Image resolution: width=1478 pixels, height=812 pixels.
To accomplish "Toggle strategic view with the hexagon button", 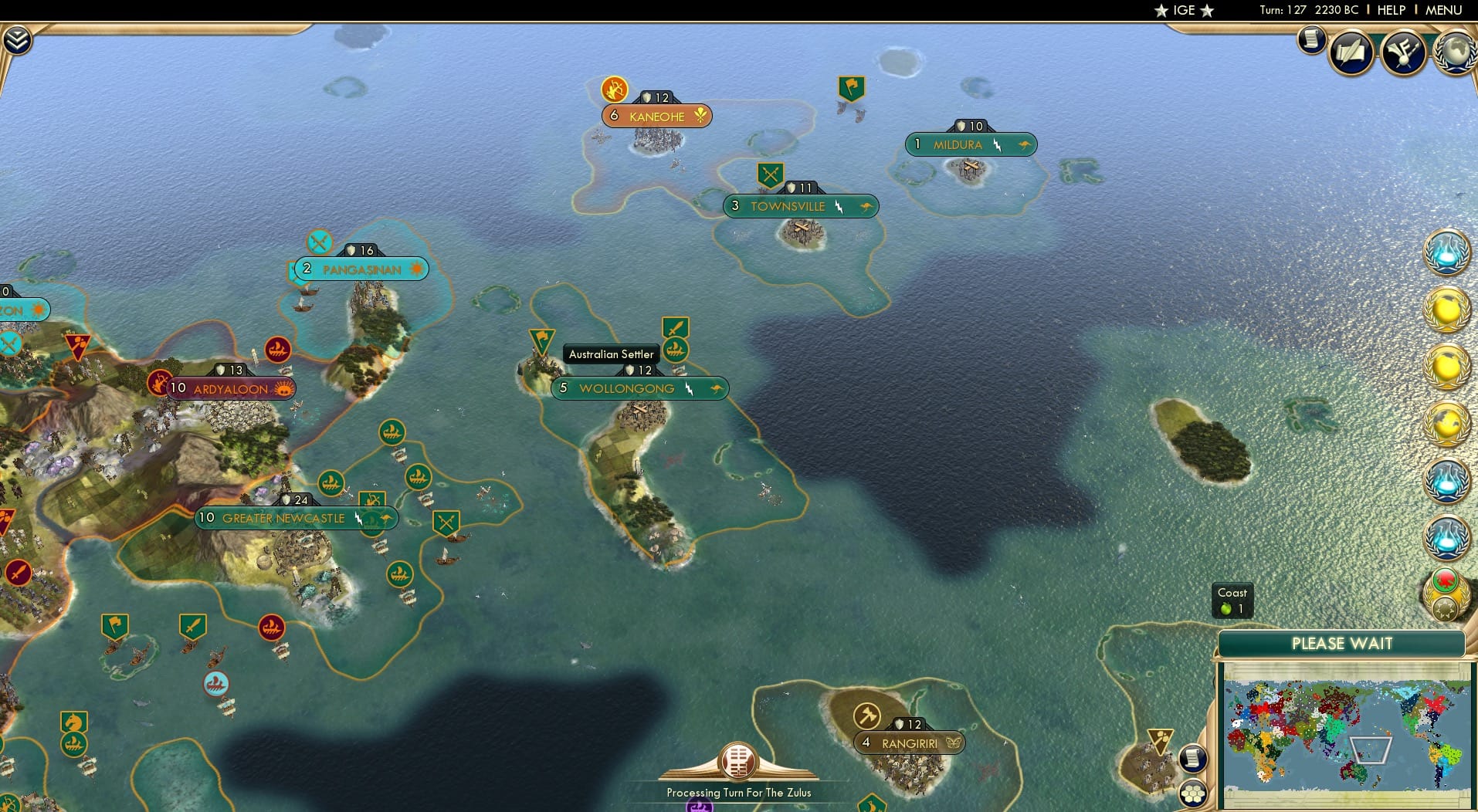I will [x=1194, y=792].
